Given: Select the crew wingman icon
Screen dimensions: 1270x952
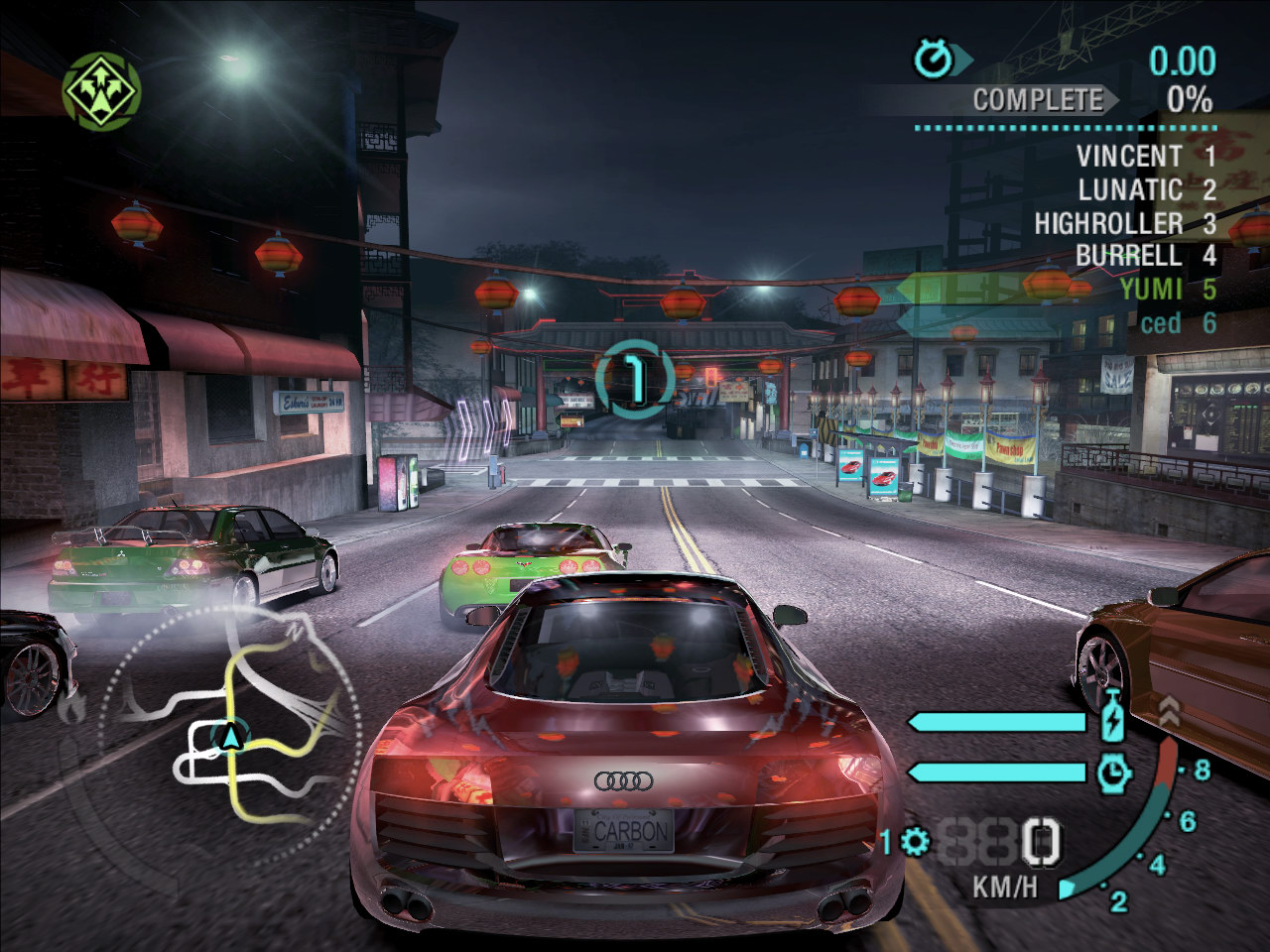Looking at the screenshot, I should pyautogui.click(x=101, y=91).
